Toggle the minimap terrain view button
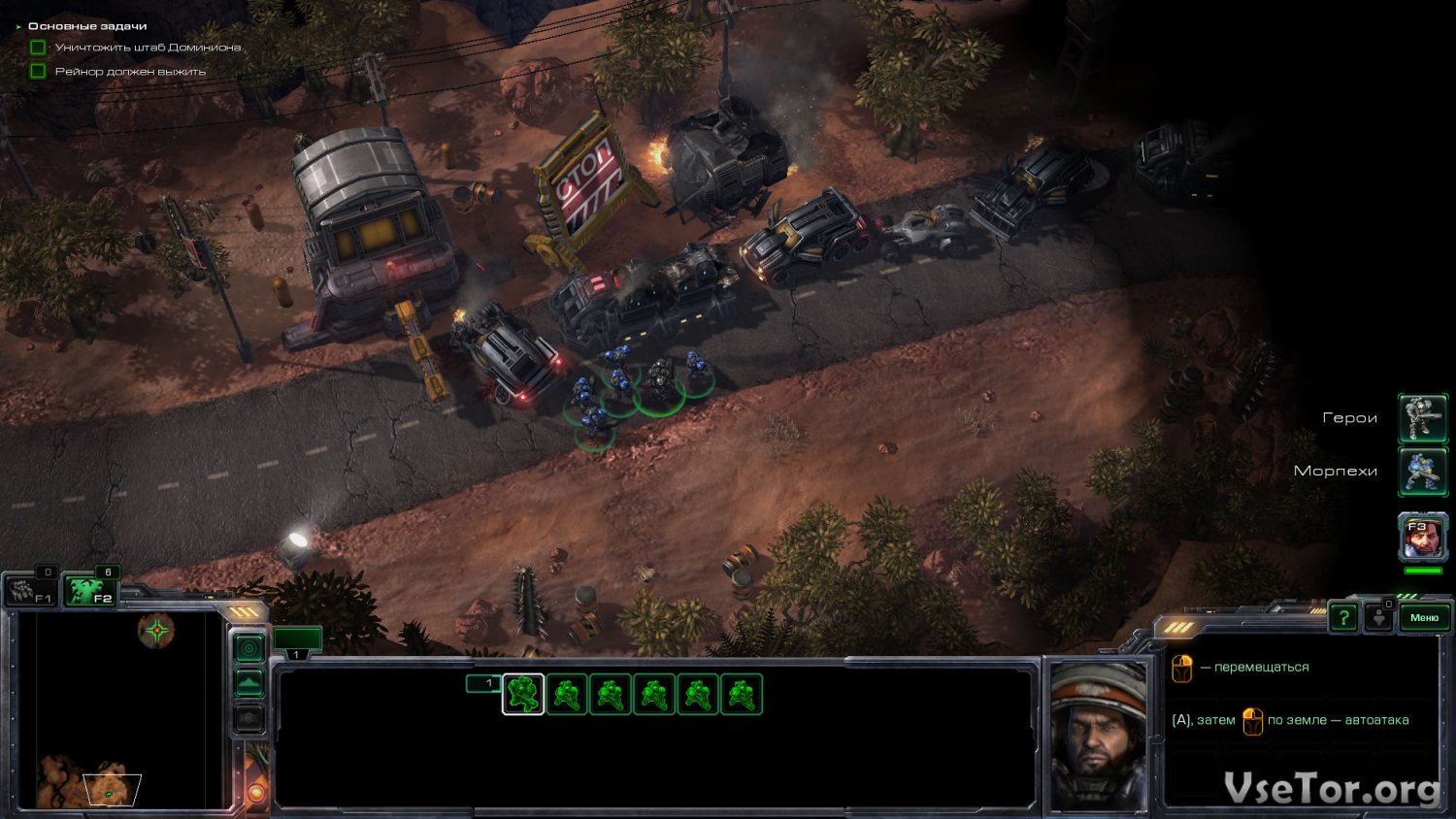 pyautogui.click(x=249, y=683)
